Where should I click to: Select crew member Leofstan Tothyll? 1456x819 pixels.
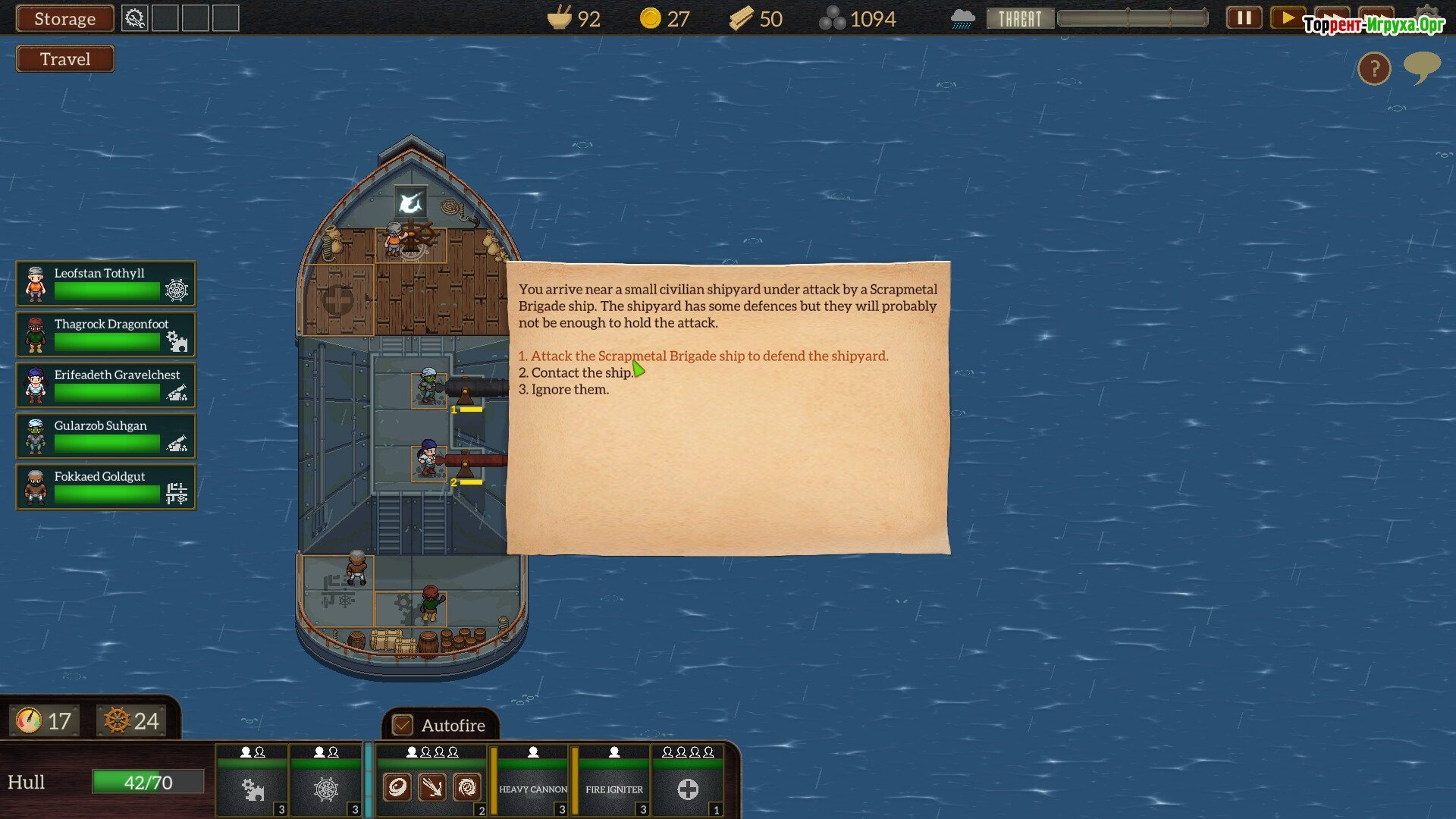(105, 283)
